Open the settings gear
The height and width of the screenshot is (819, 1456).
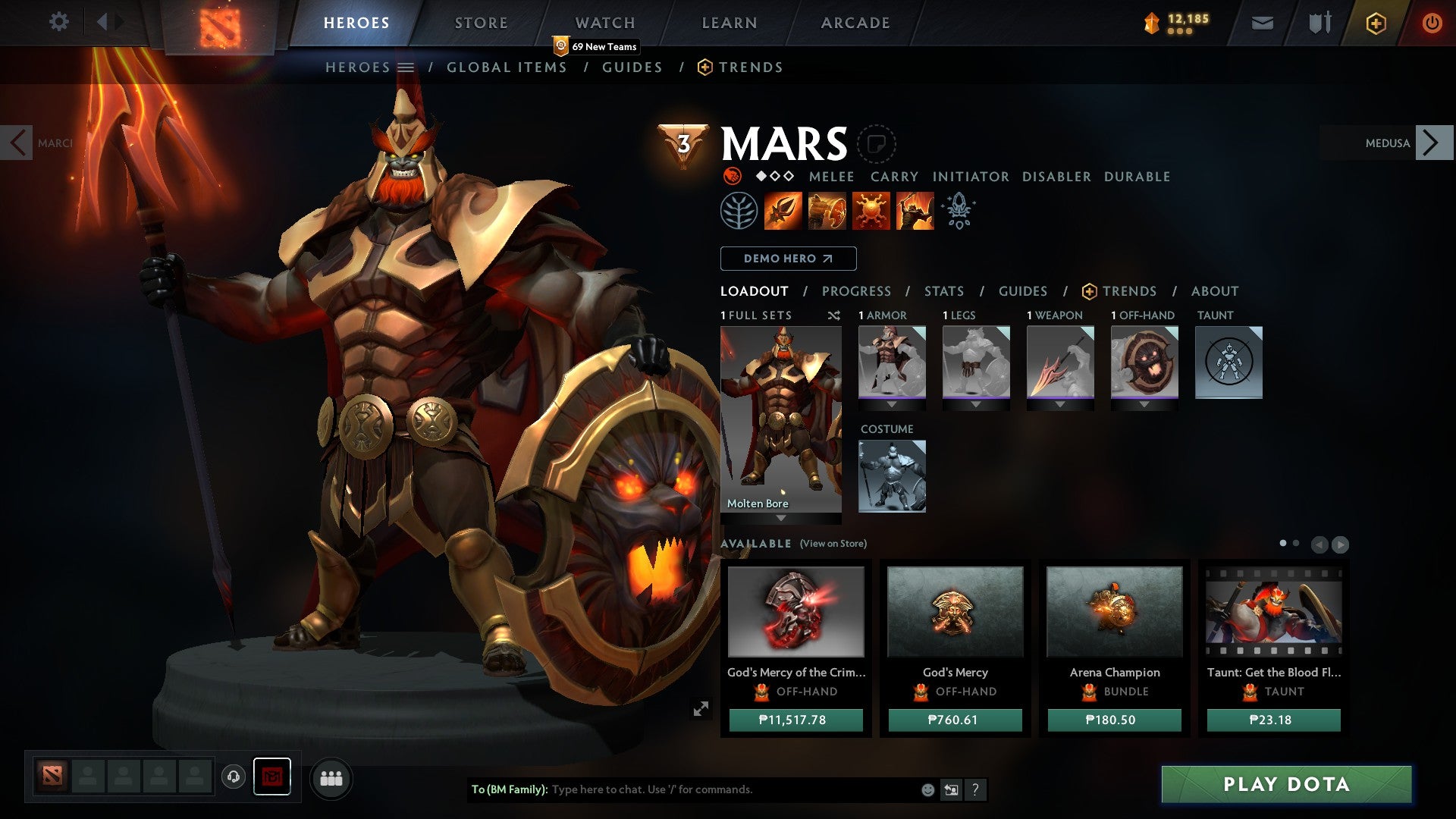pos(59,22)
